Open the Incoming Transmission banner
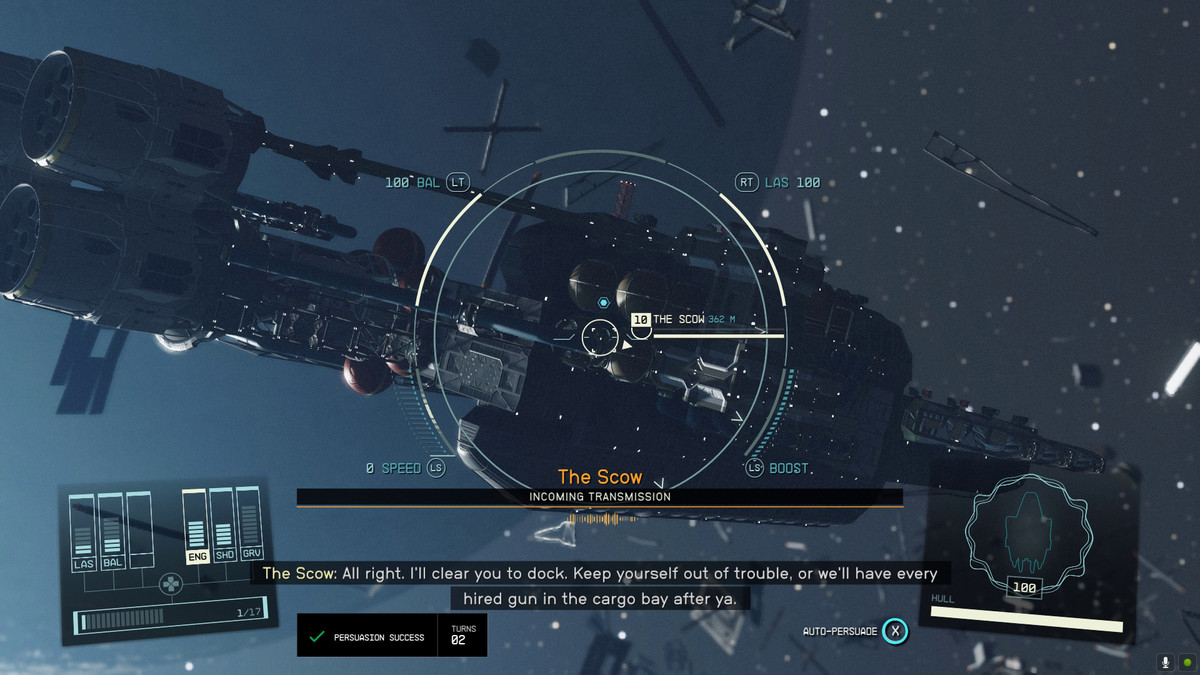 pyautogui.click(x=600, y=496)
